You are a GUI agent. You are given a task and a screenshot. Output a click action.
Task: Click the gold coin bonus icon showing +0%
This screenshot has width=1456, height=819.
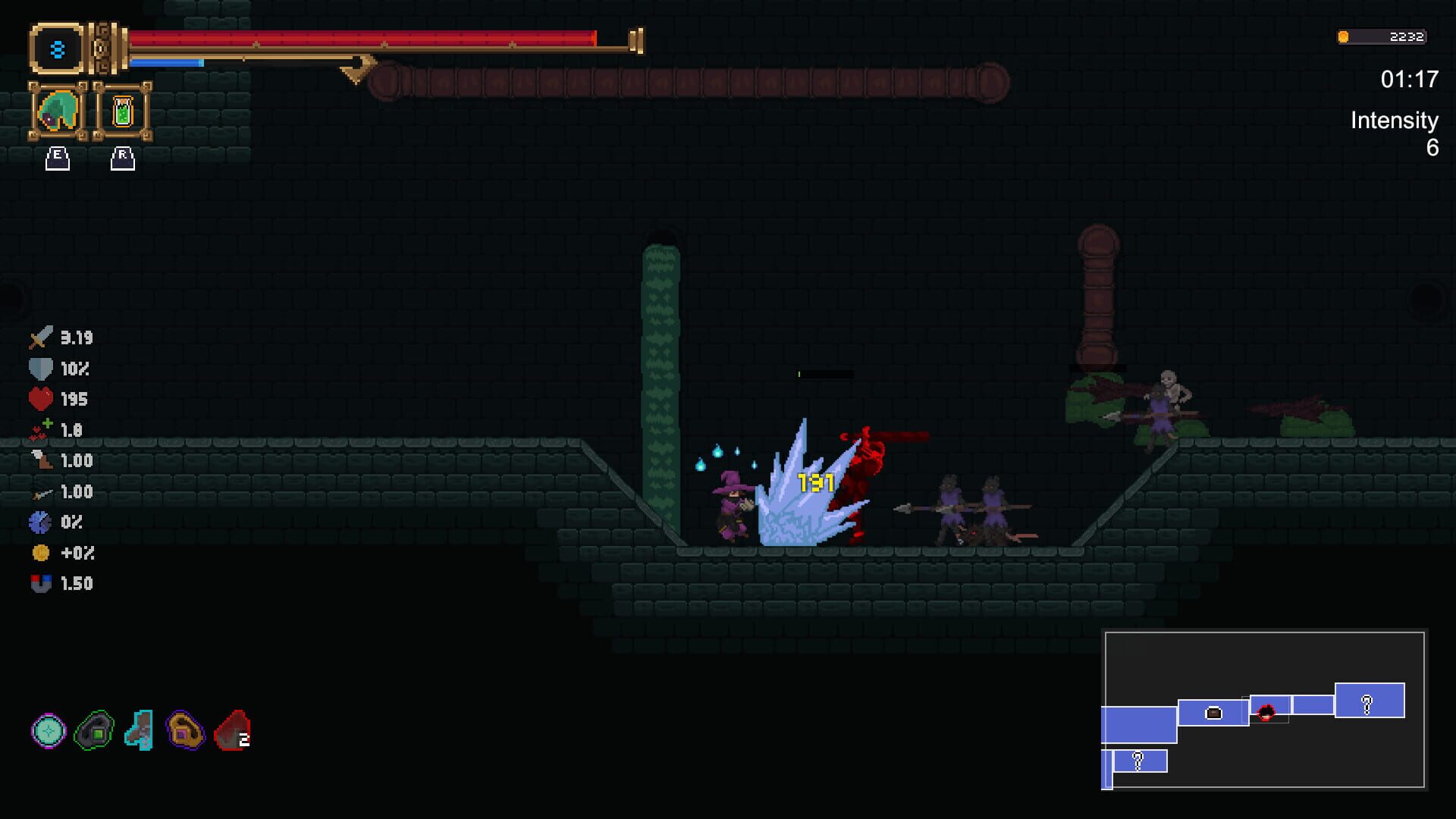[x=42, y=553]
